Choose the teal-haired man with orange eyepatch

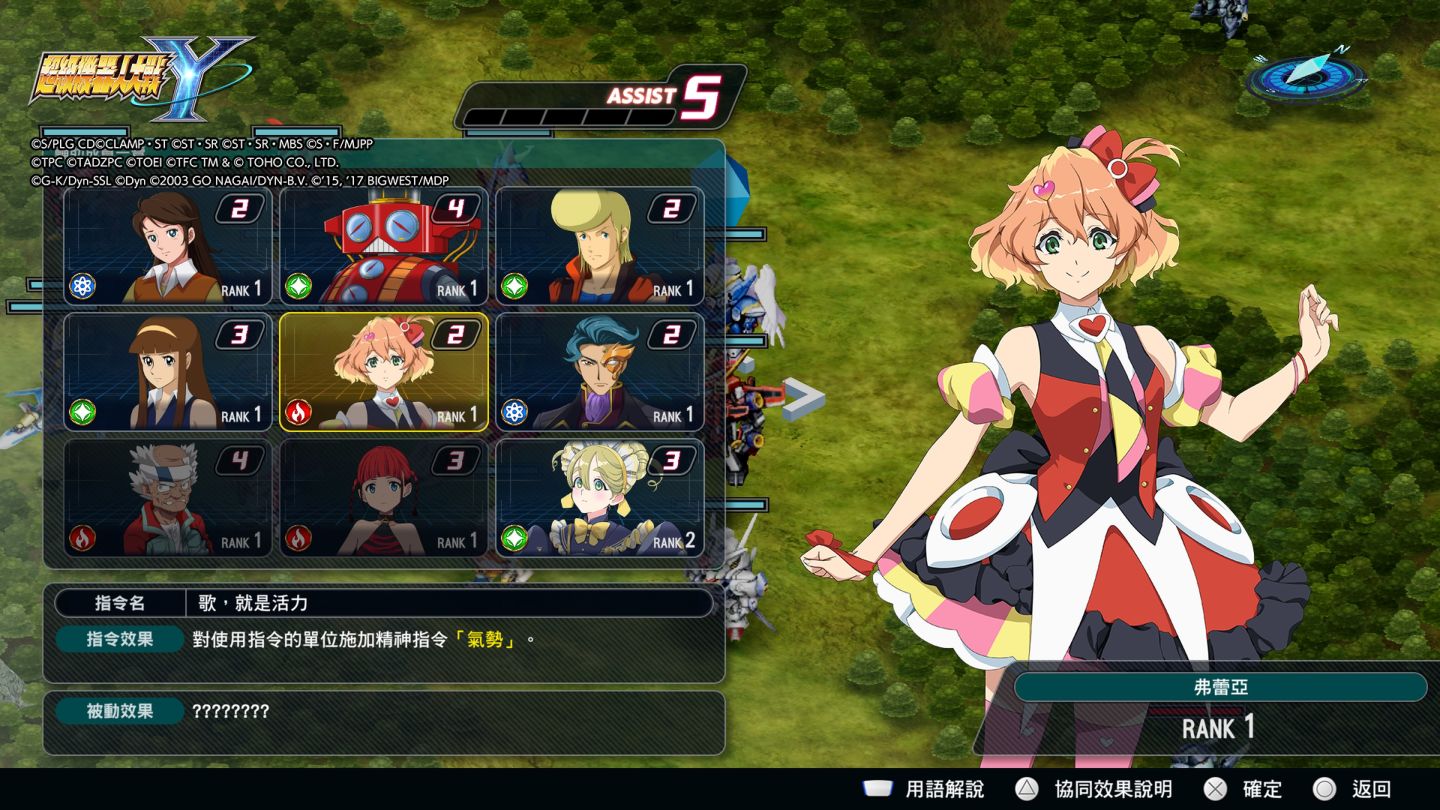coord(600,372)
